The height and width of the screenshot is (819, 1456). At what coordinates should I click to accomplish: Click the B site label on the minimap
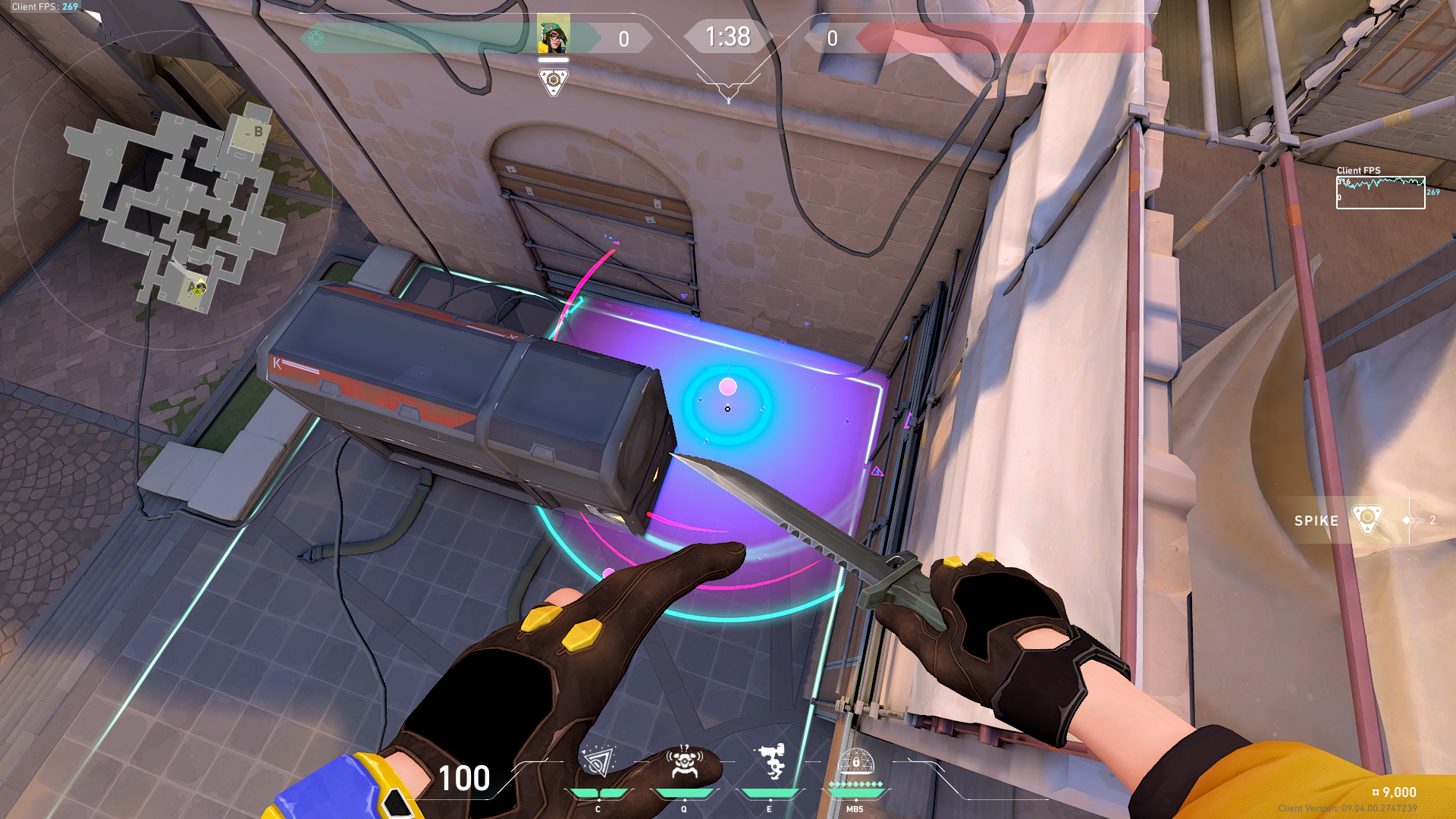click(258, 130)
